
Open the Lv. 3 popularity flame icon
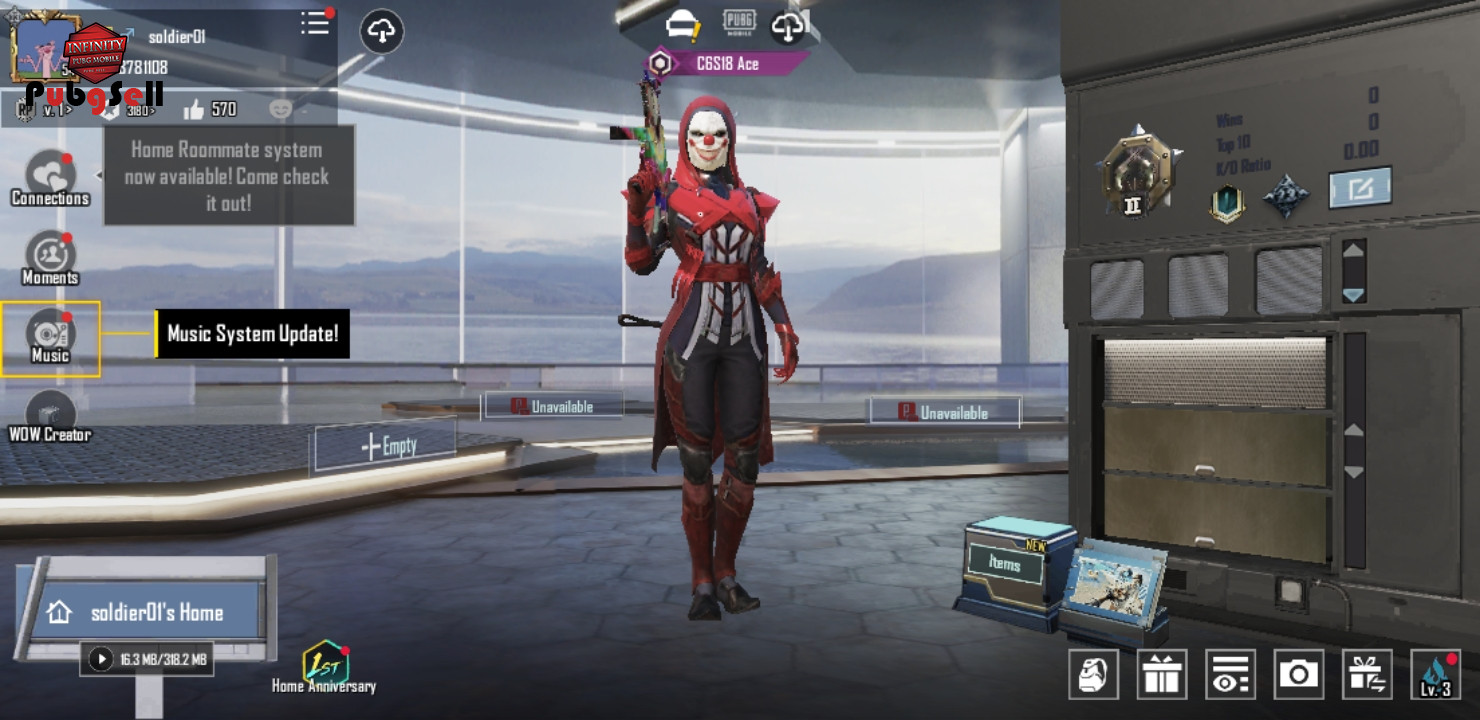click(1435, 674)
